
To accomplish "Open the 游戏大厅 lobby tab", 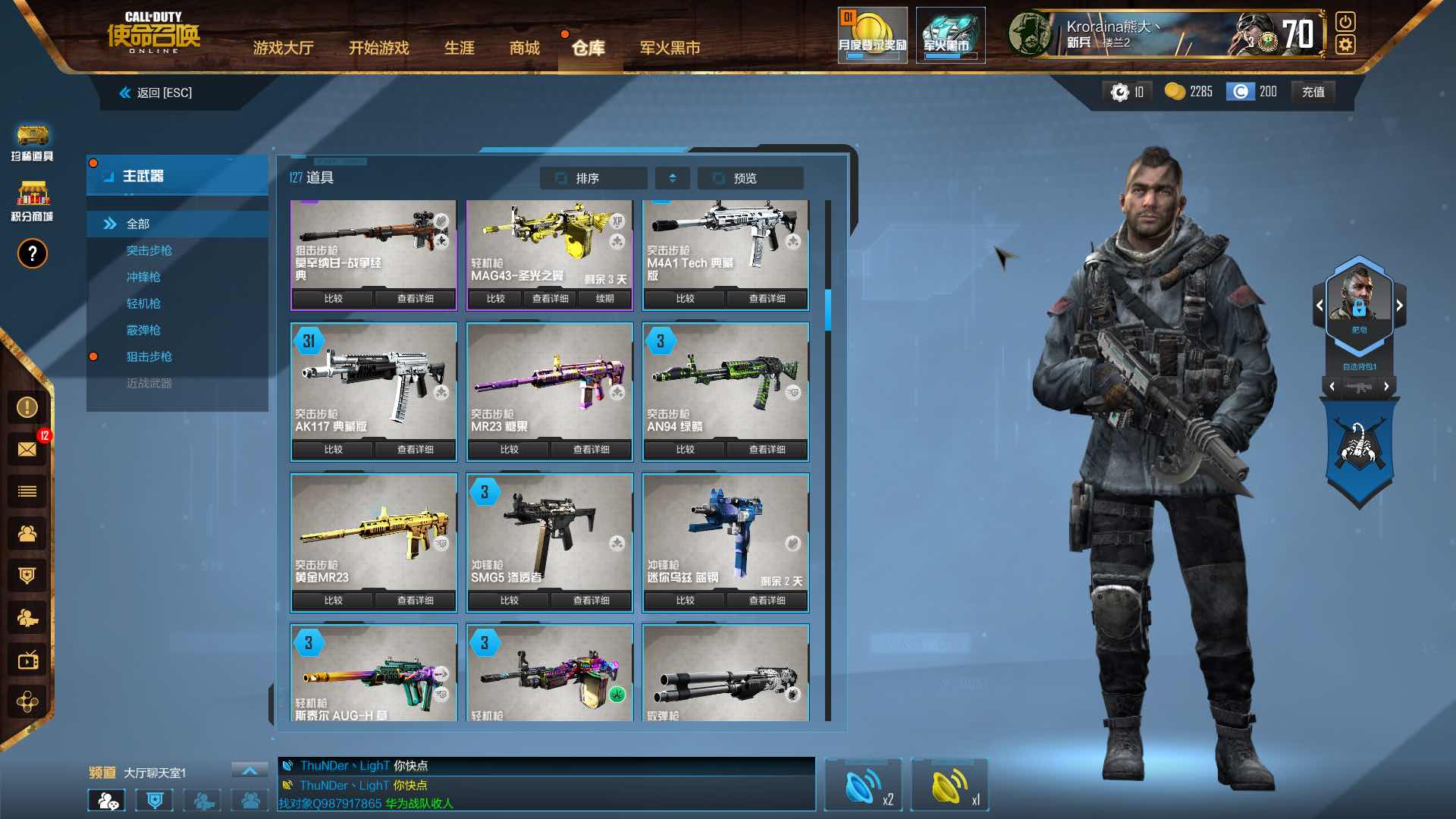I will coord(283,48).
